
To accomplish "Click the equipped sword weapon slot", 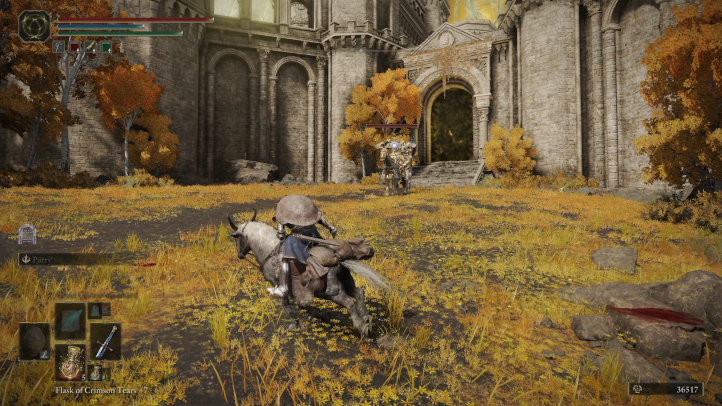I will click(105, 340).
